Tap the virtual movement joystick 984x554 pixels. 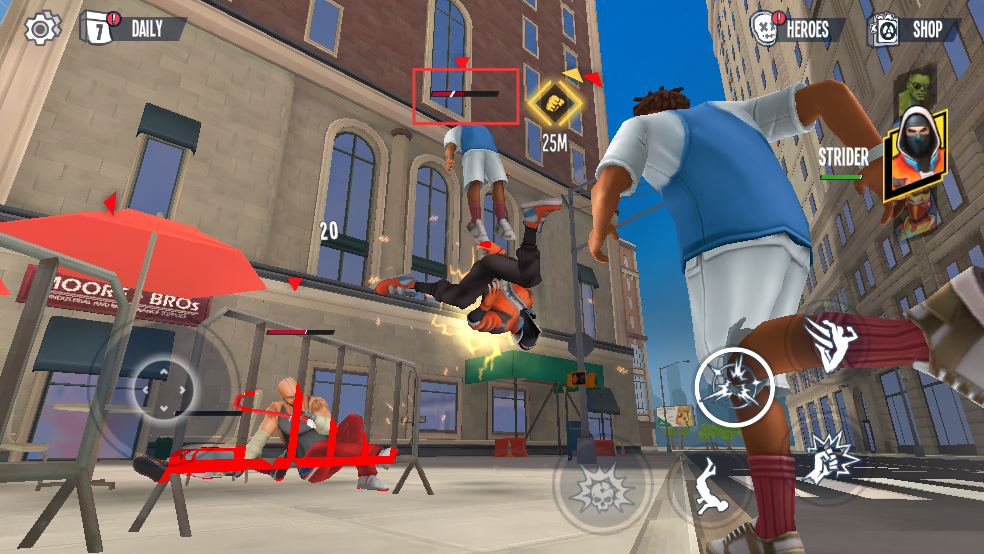pyautogui.click(x=164, y=387)
